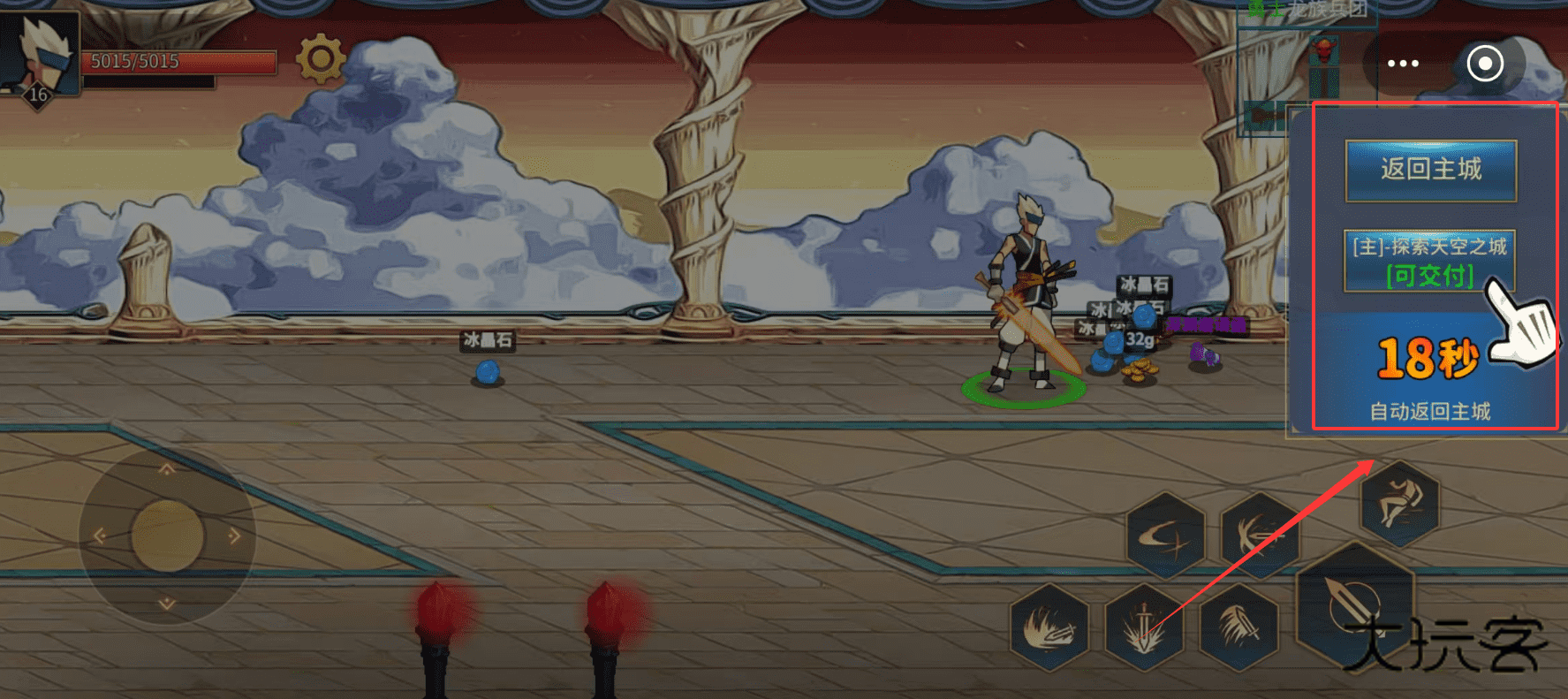
Task: Open the player portrait with level 16
Action: (x=40, y=55)
